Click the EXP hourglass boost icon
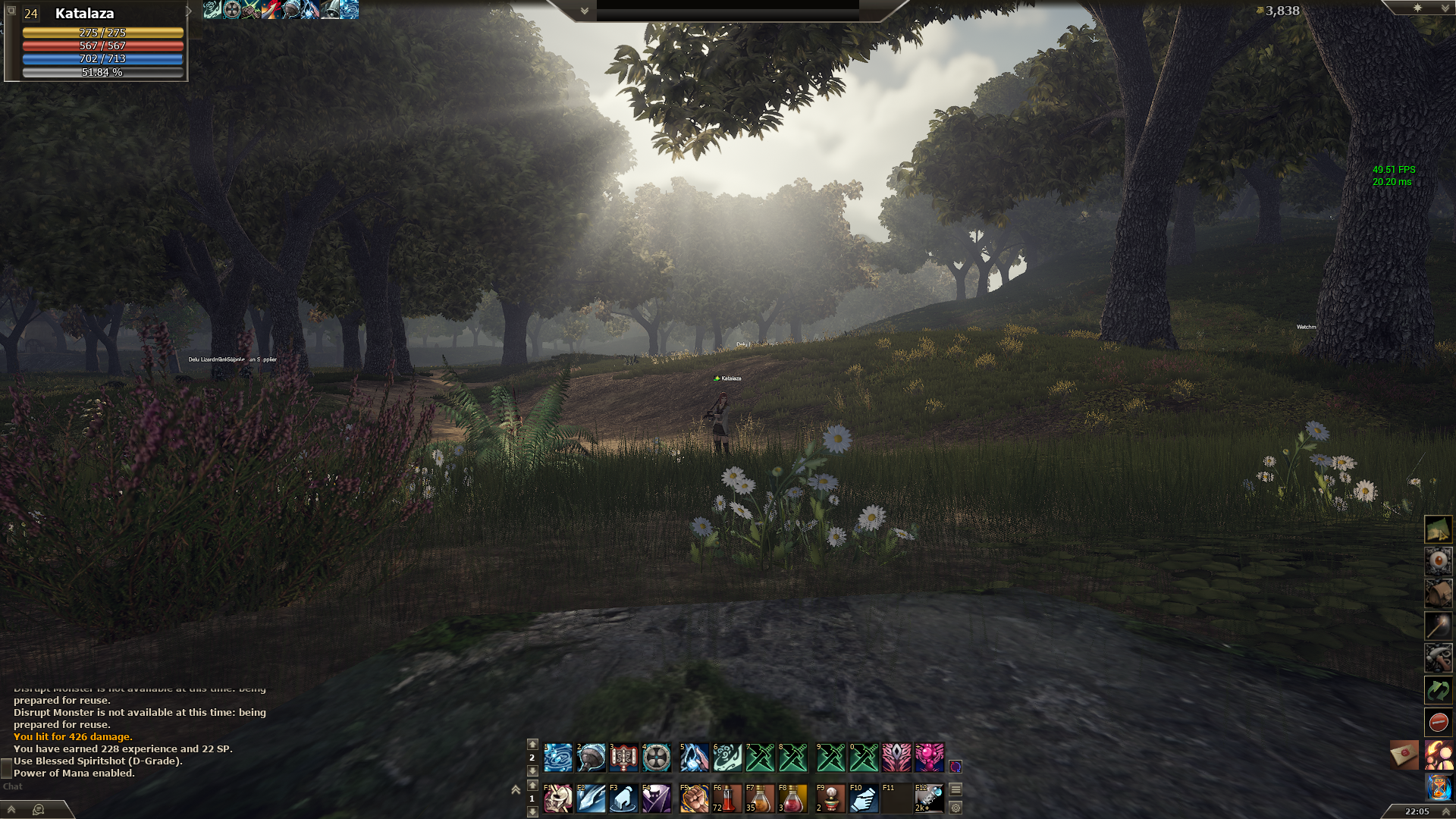Image resolution: width=1456 pixels, height=819 pixels. [x=1438, y=787]
